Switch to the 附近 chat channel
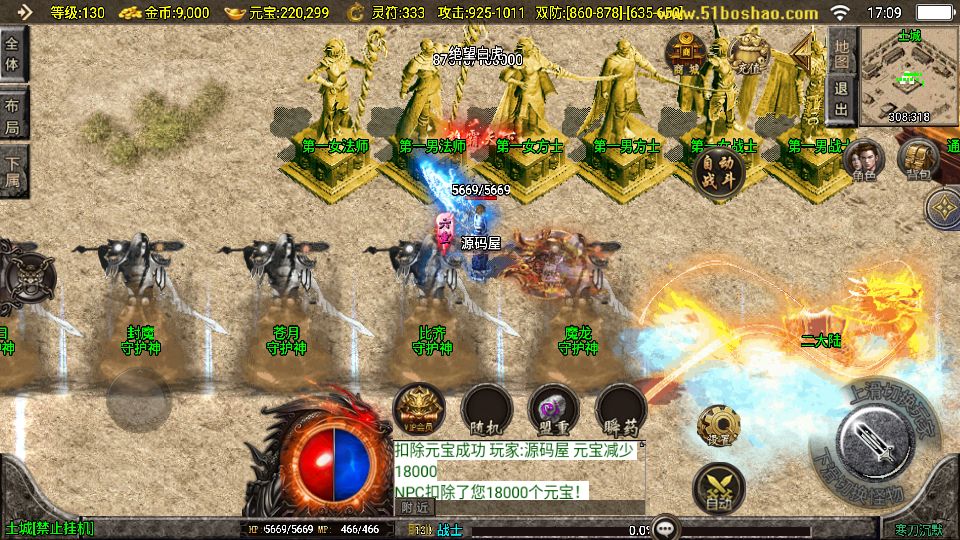Screen dimensions: 960x540 pos(412,508)
